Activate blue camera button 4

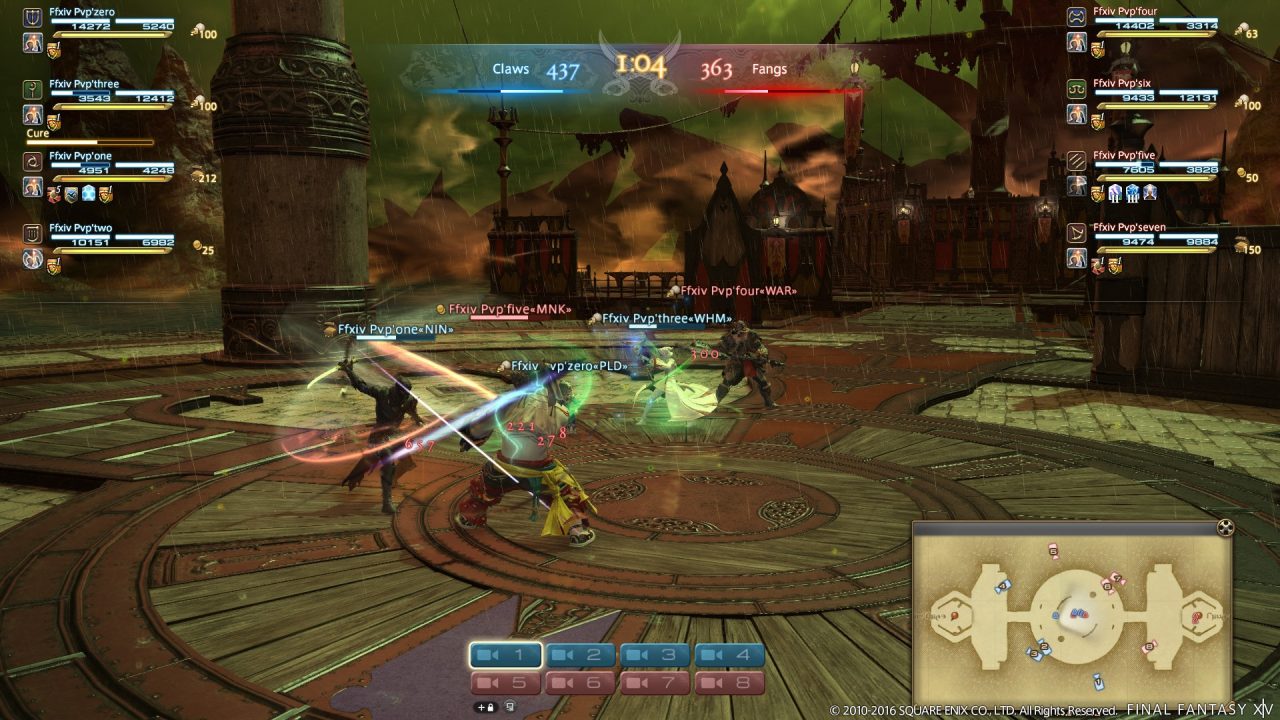pos(730,655)
